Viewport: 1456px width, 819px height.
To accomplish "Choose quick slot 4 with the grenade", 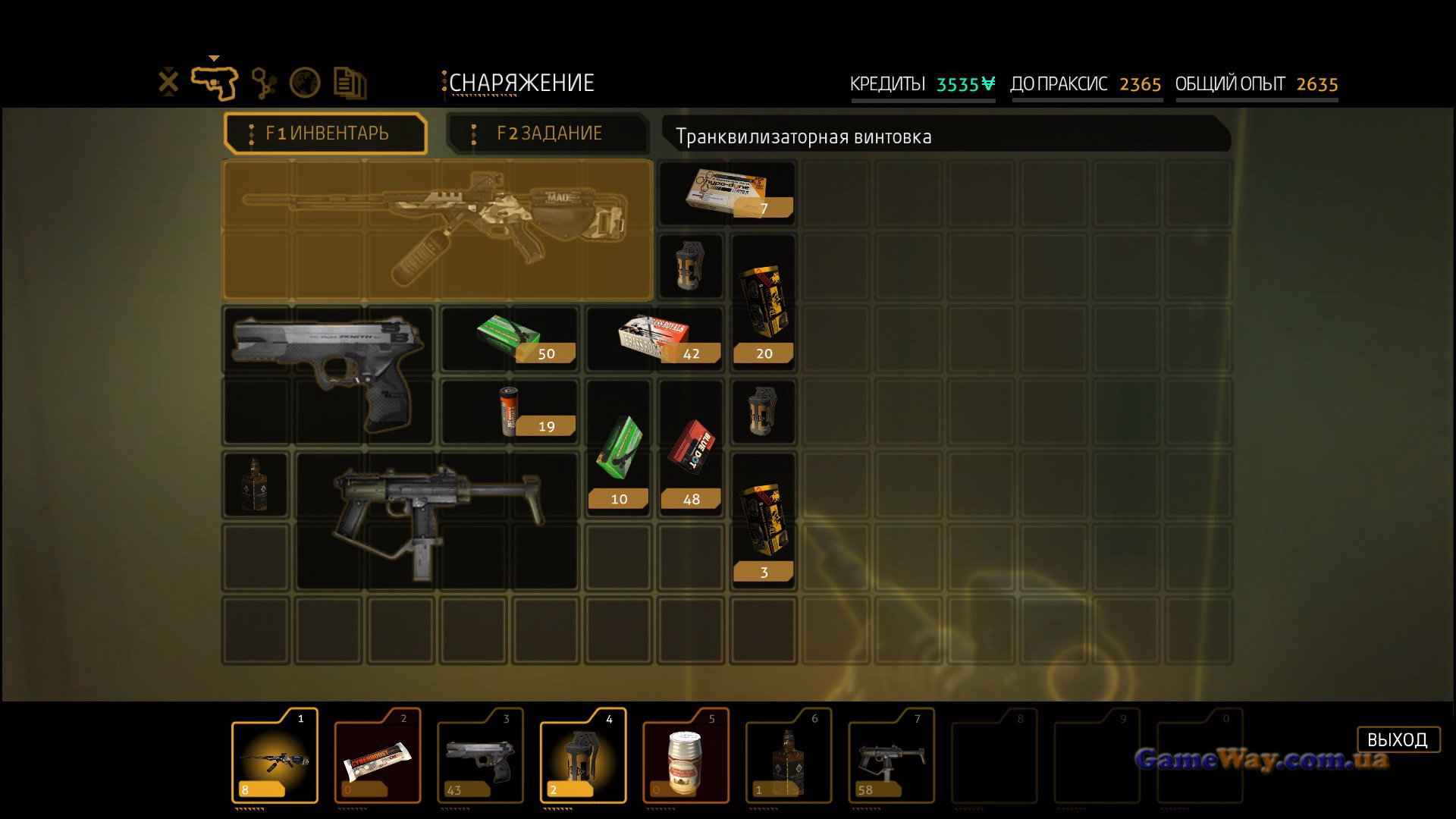I will [x=582, y=756].
